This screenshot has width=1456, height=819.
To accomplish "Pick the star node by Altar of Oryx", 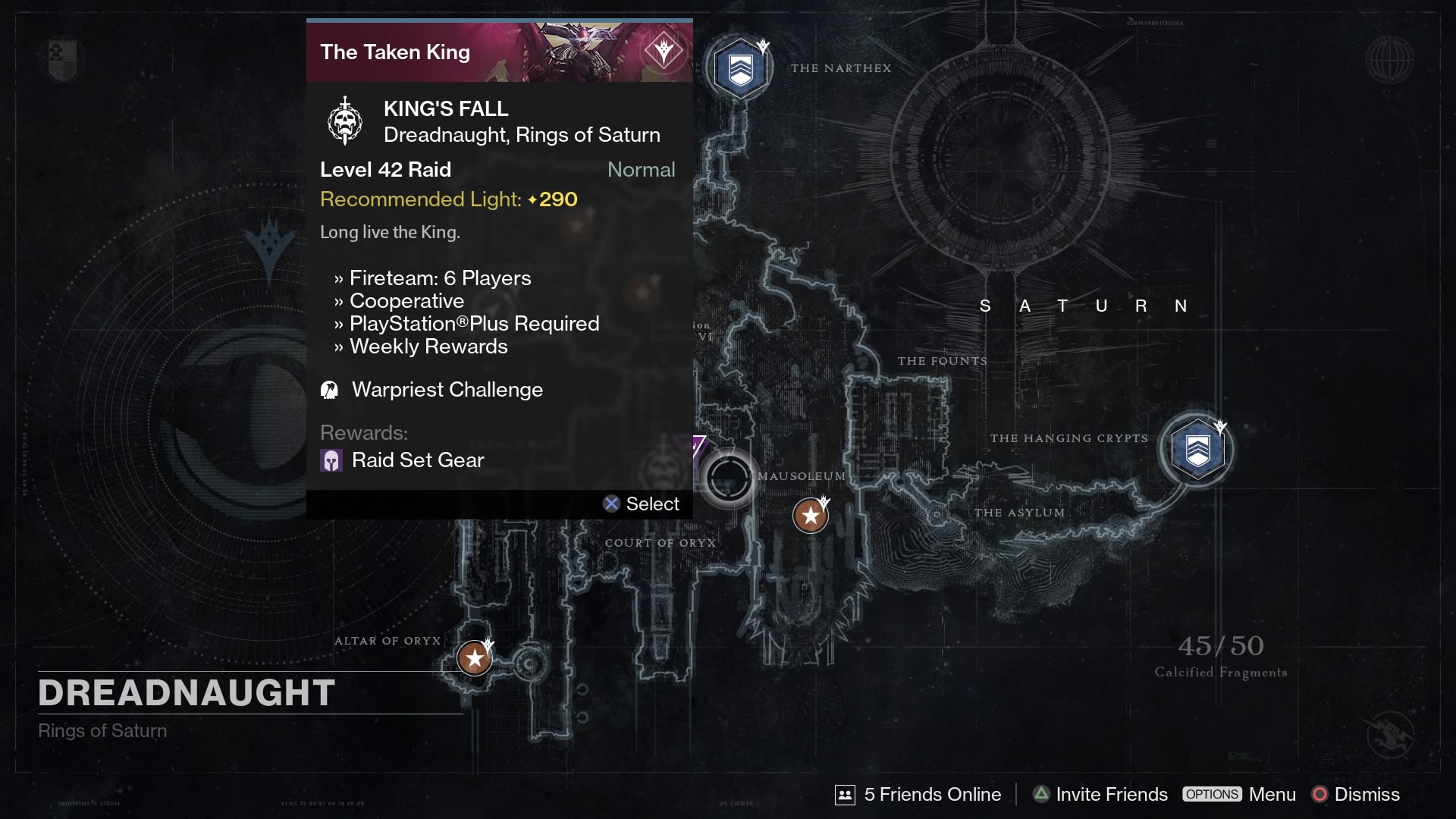I will (475, 658).
